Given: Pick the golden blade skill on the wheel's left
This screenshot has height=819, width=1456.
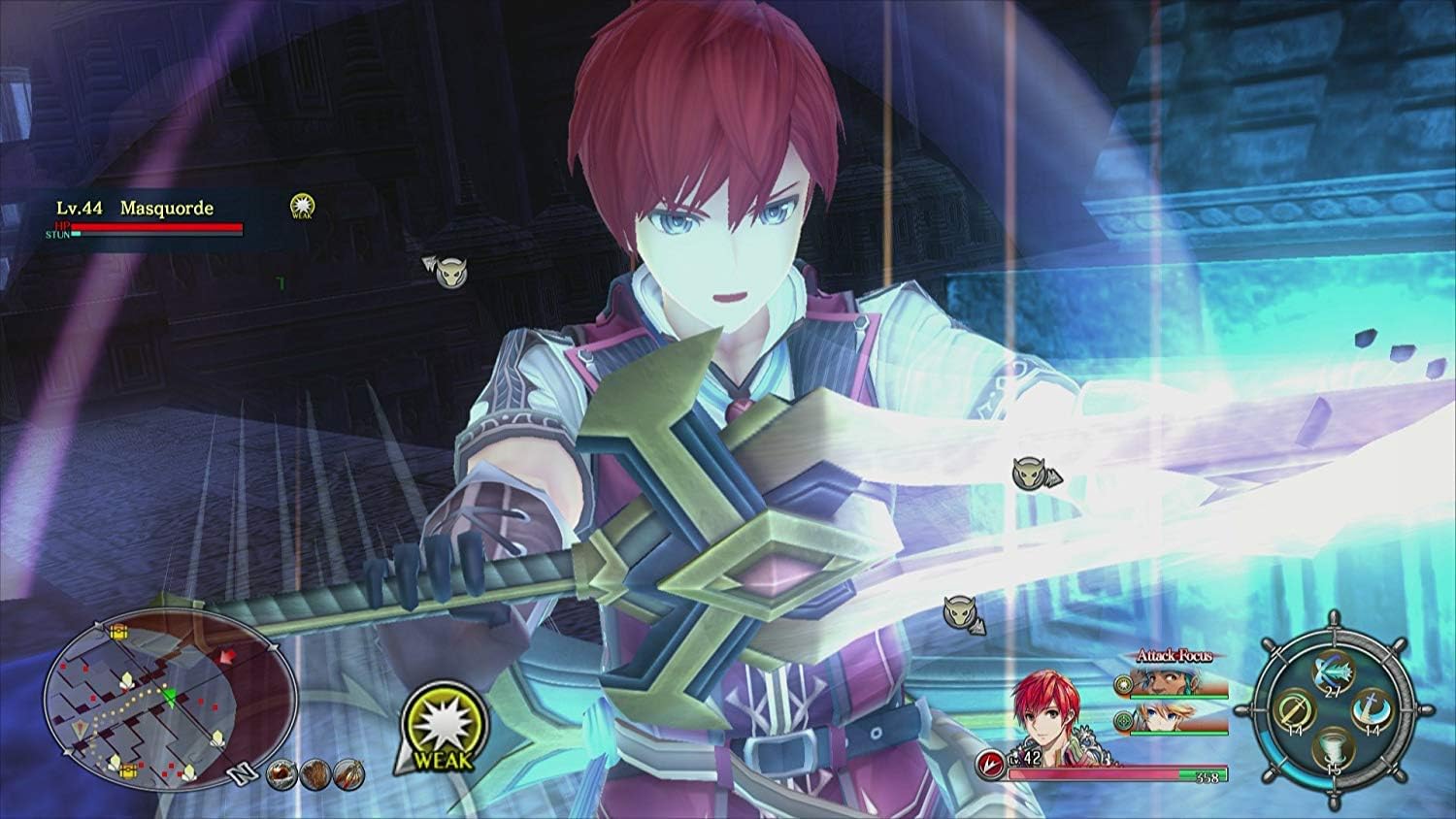Looking at the screenshot, I should pyautogui.click(x=1295, y=709).
